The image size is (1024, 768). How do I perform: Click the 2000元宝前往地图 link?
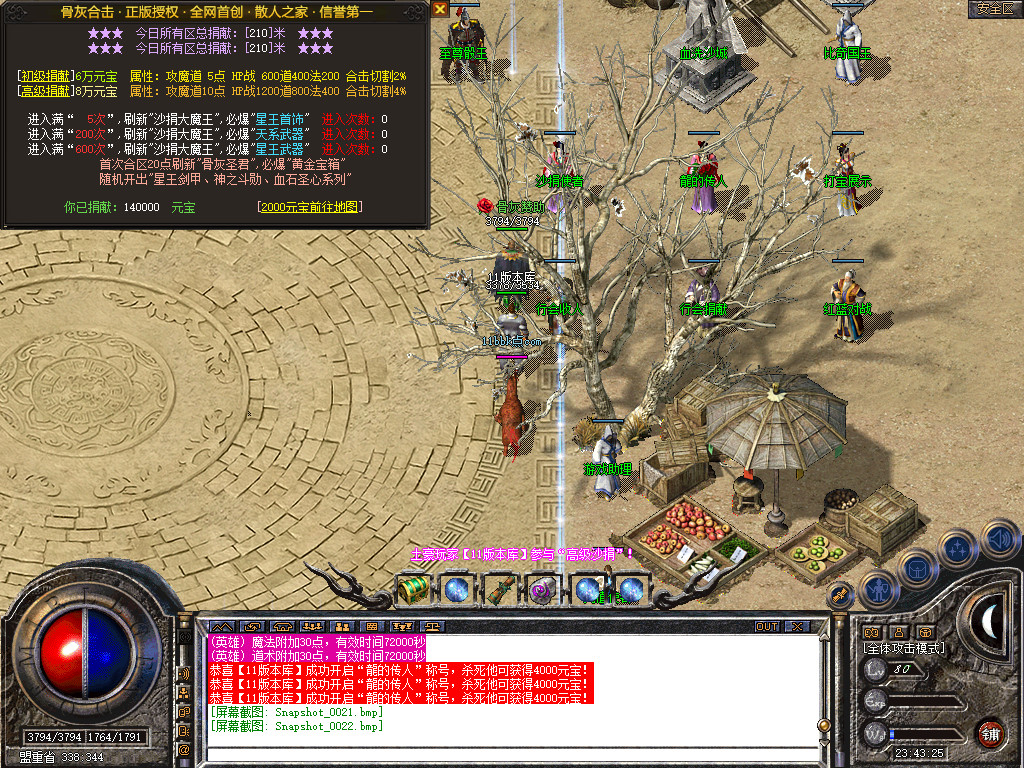(309, 207)
